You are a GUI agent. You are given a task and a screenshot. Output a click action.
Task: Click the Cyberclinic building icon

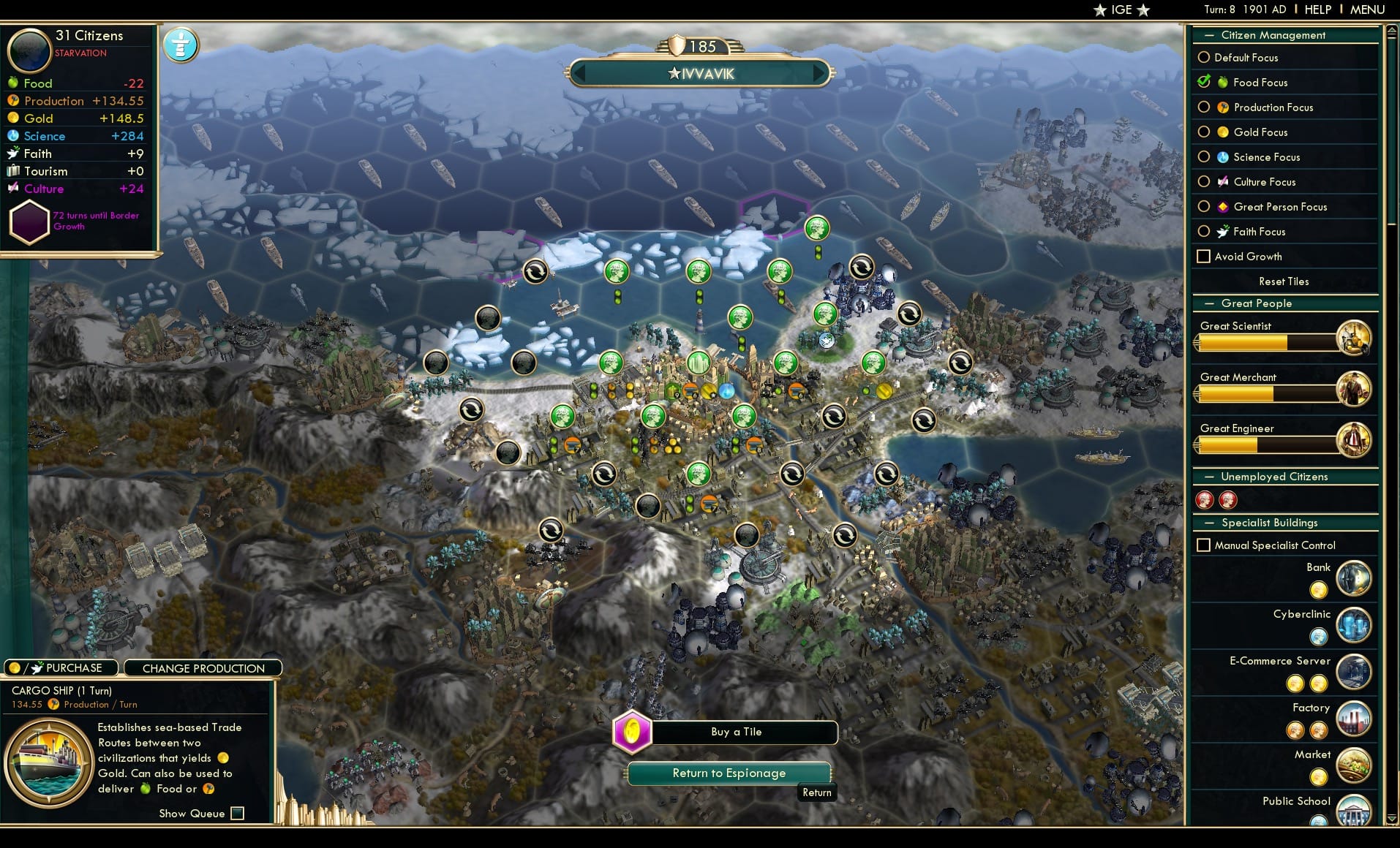tap(1354, 625)
